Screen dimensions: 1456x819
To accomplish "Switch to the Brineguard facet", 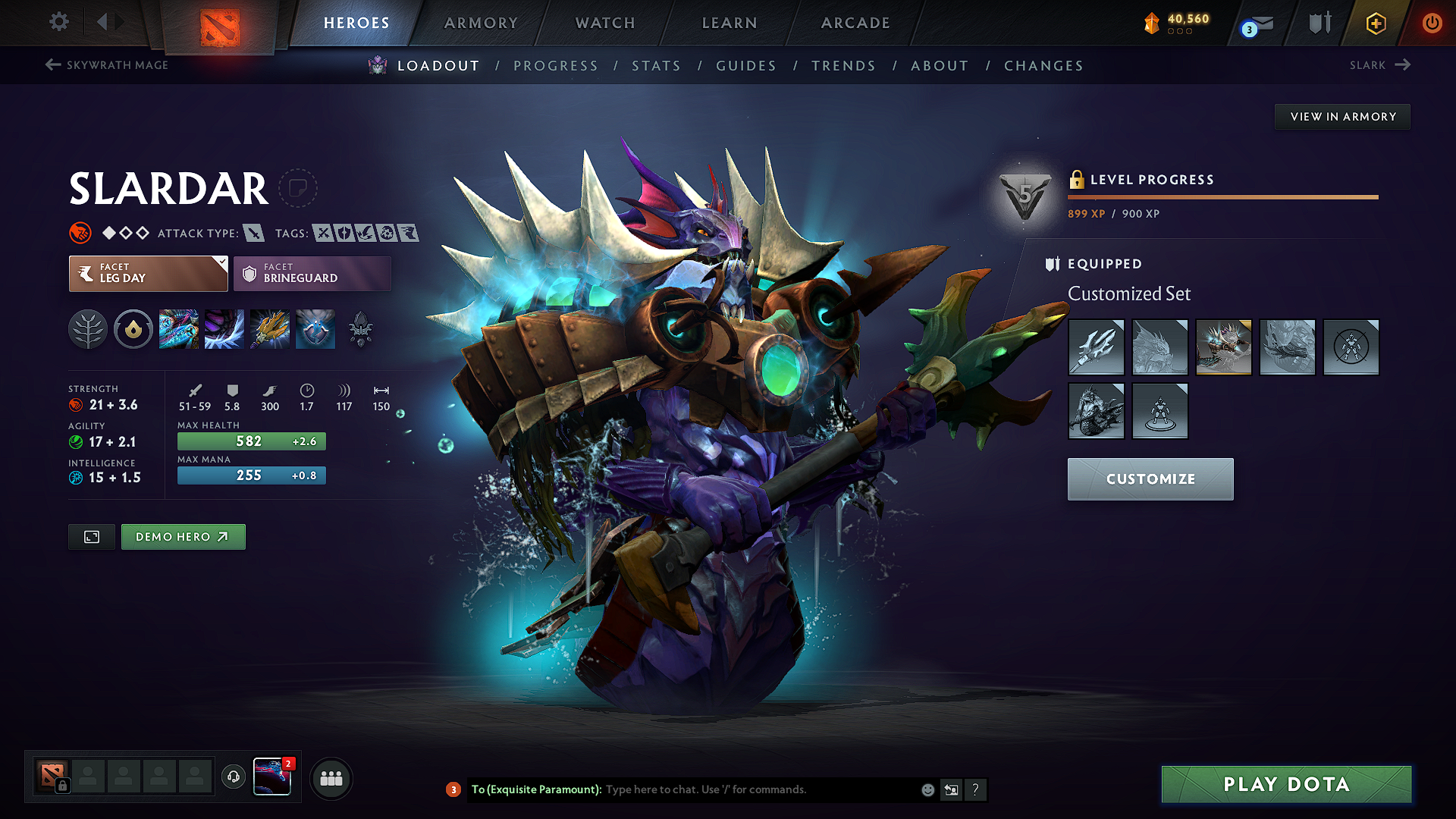I will pos(311,273).
